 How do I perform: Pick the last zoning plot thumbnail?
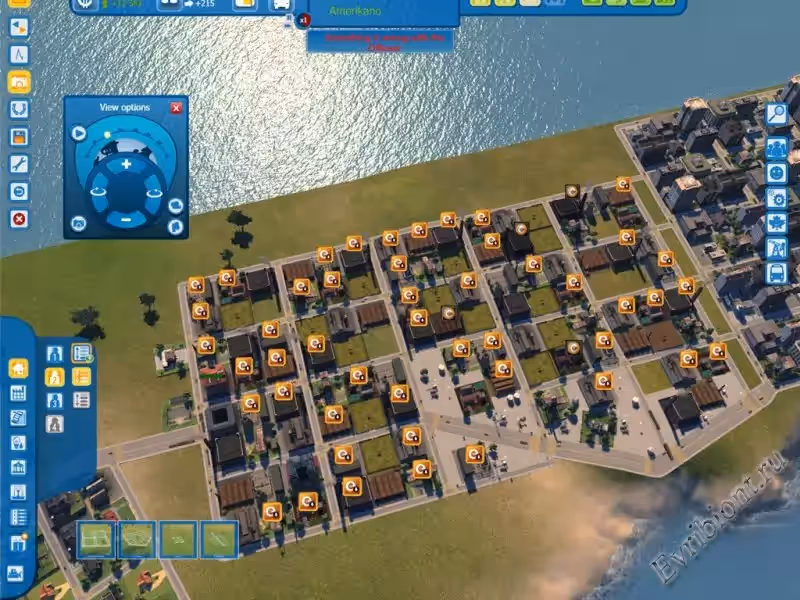219,540
